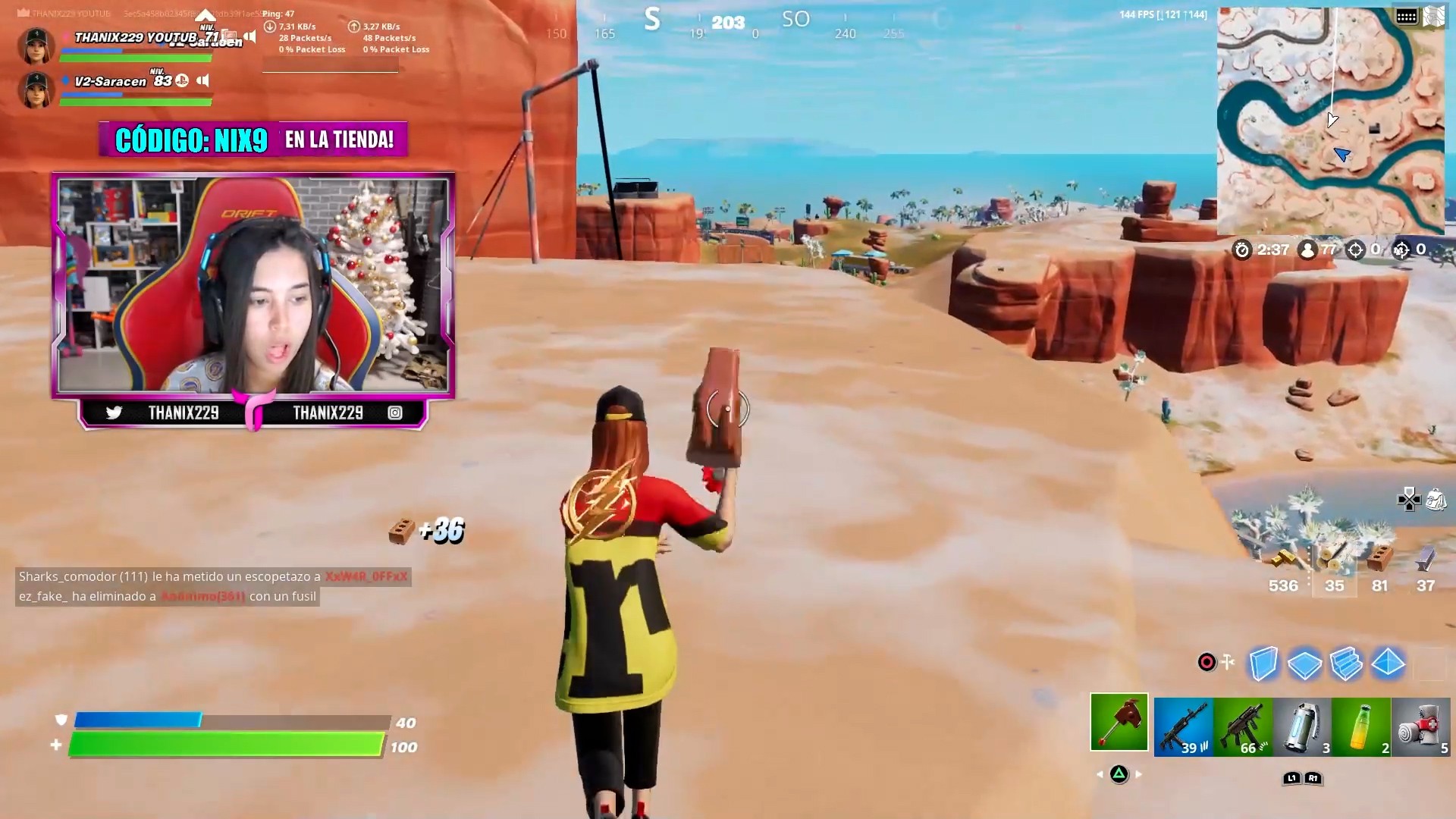Select the yellow-green juice bottle slot

coord(1361,726)
